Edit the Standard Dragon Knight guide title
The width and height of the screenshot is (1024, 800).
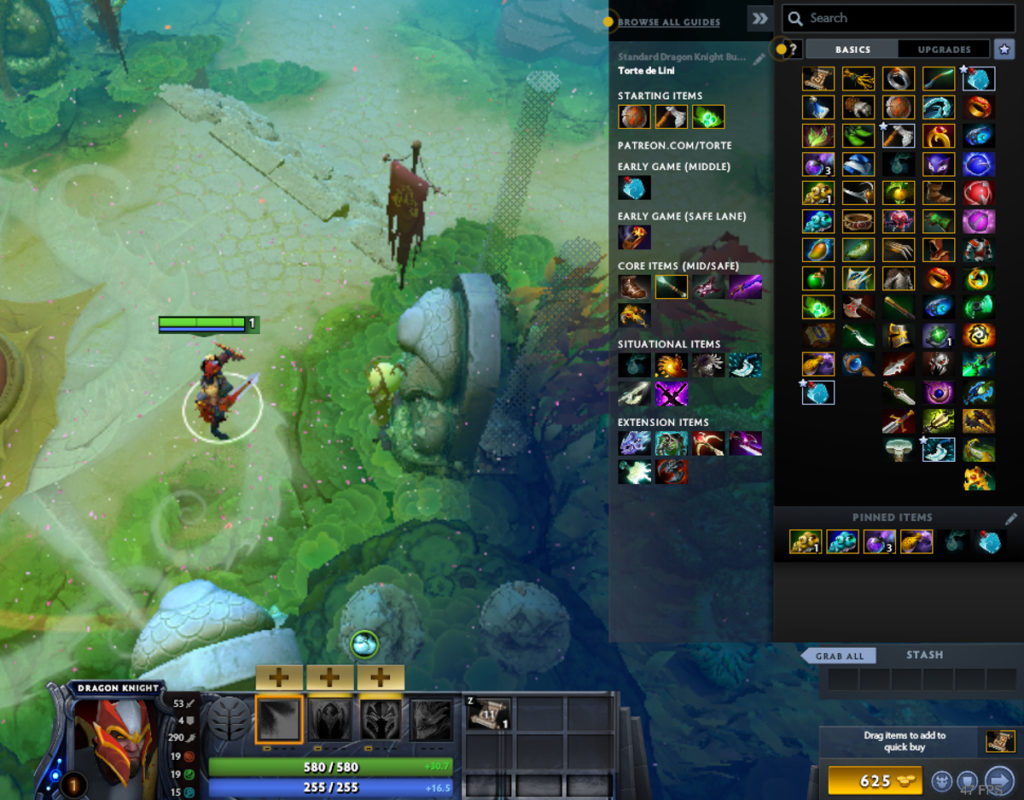759,58
